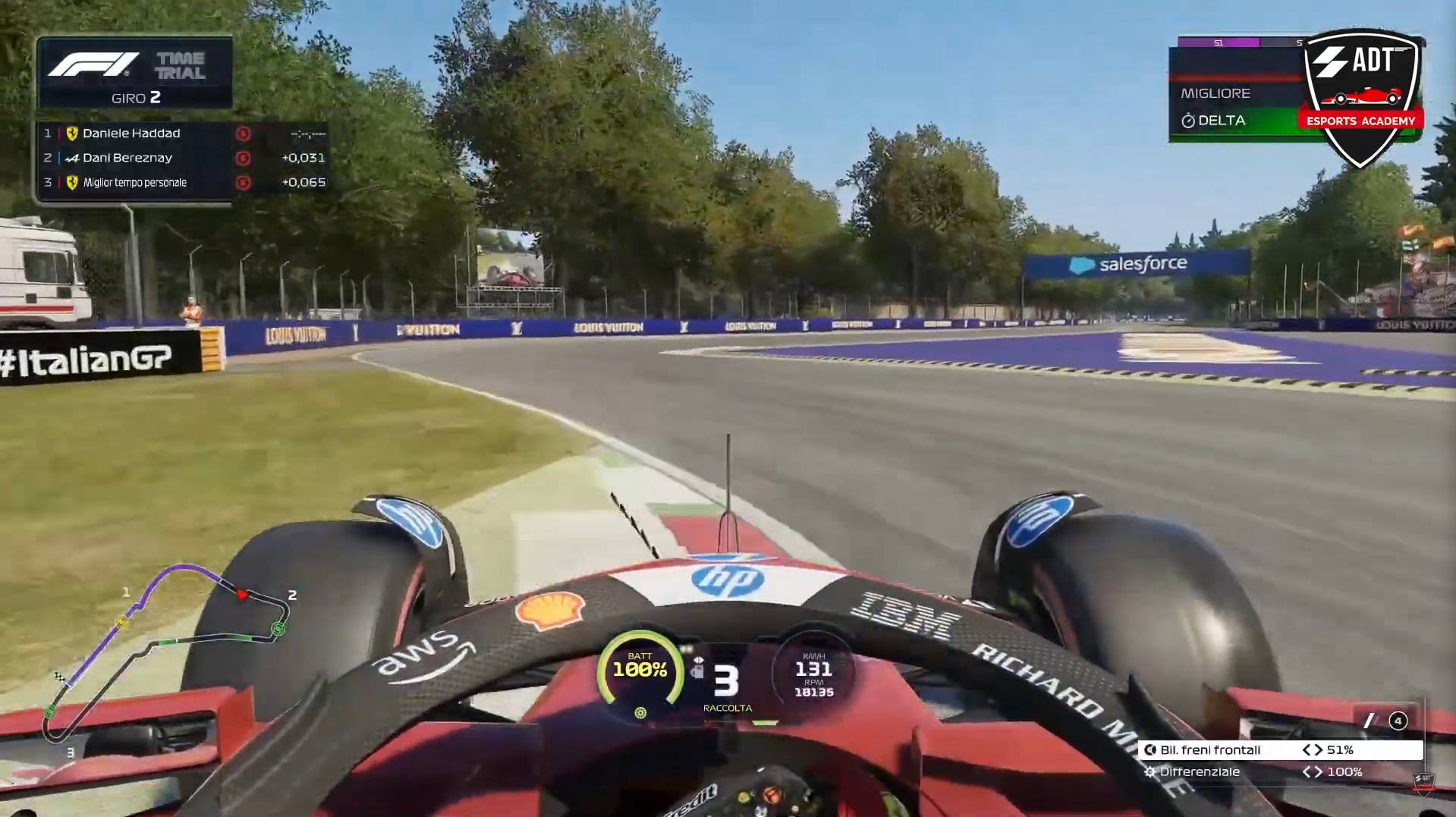Select the Miglior tempo personale row
This screenshot has width=1456, height=817.
point(182,182)
